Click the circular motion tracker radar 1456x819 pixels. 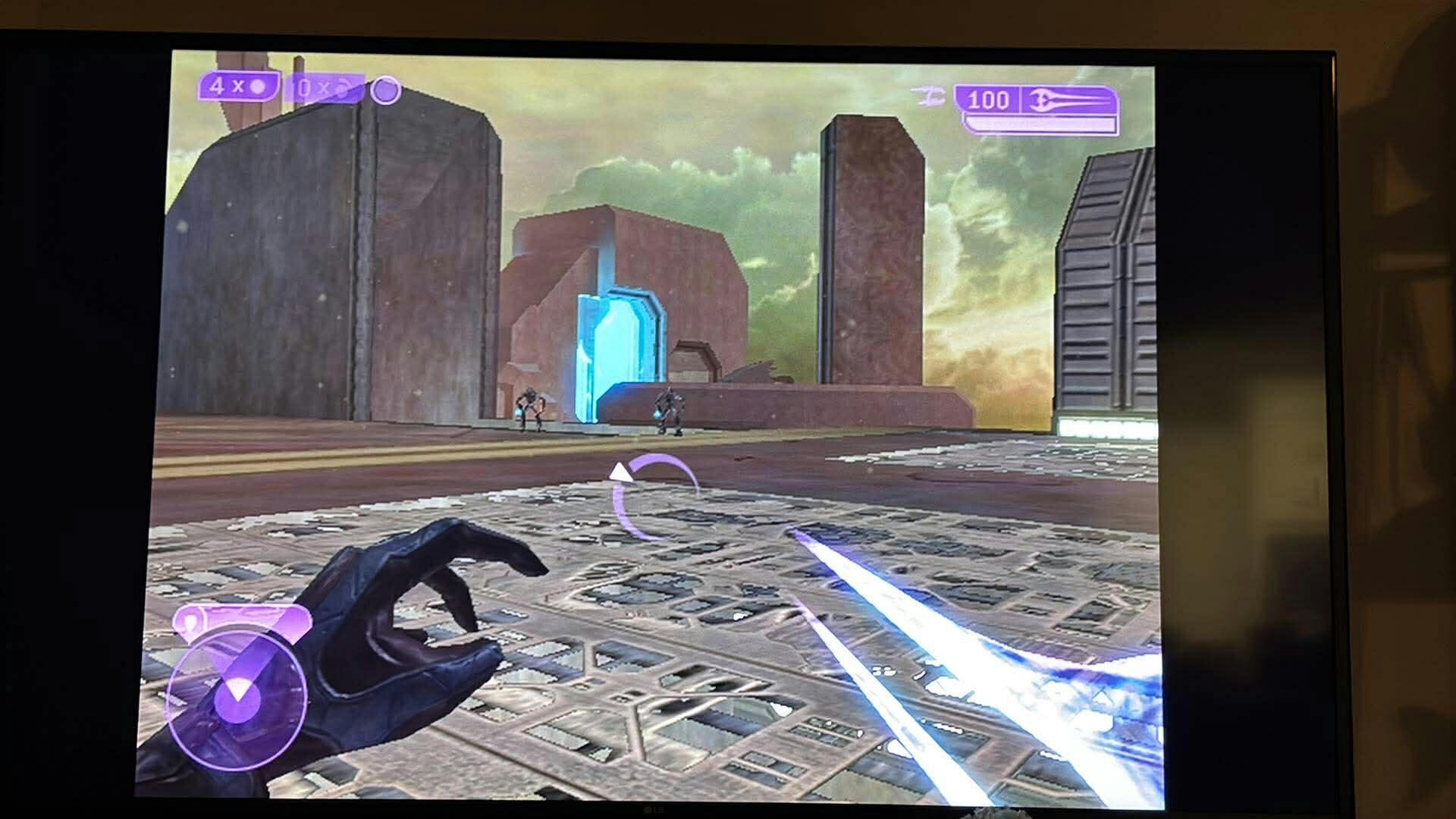(237, 700)
